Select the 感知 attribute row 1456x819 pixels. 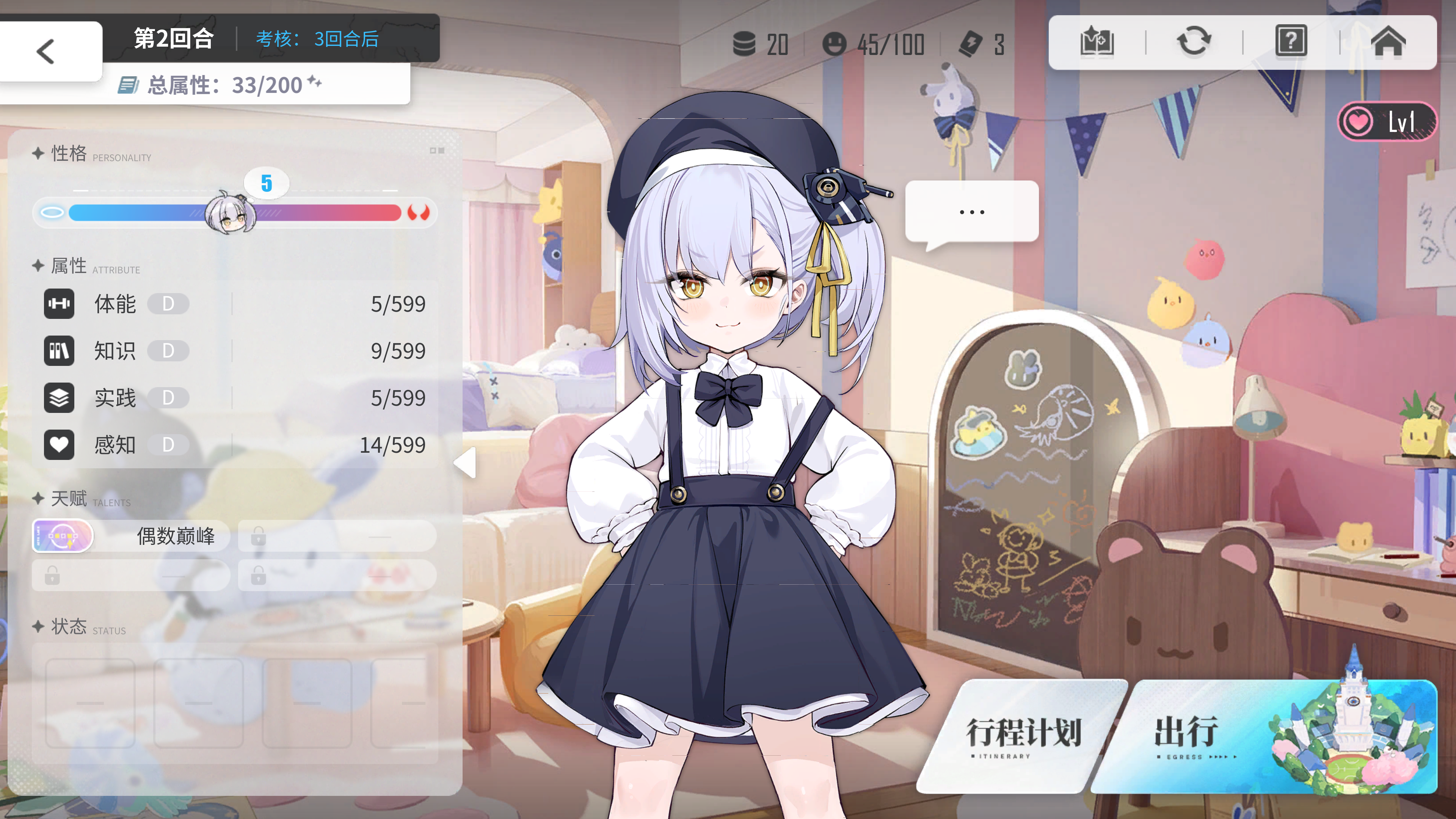pyautogui.click(x=235, y=445)
